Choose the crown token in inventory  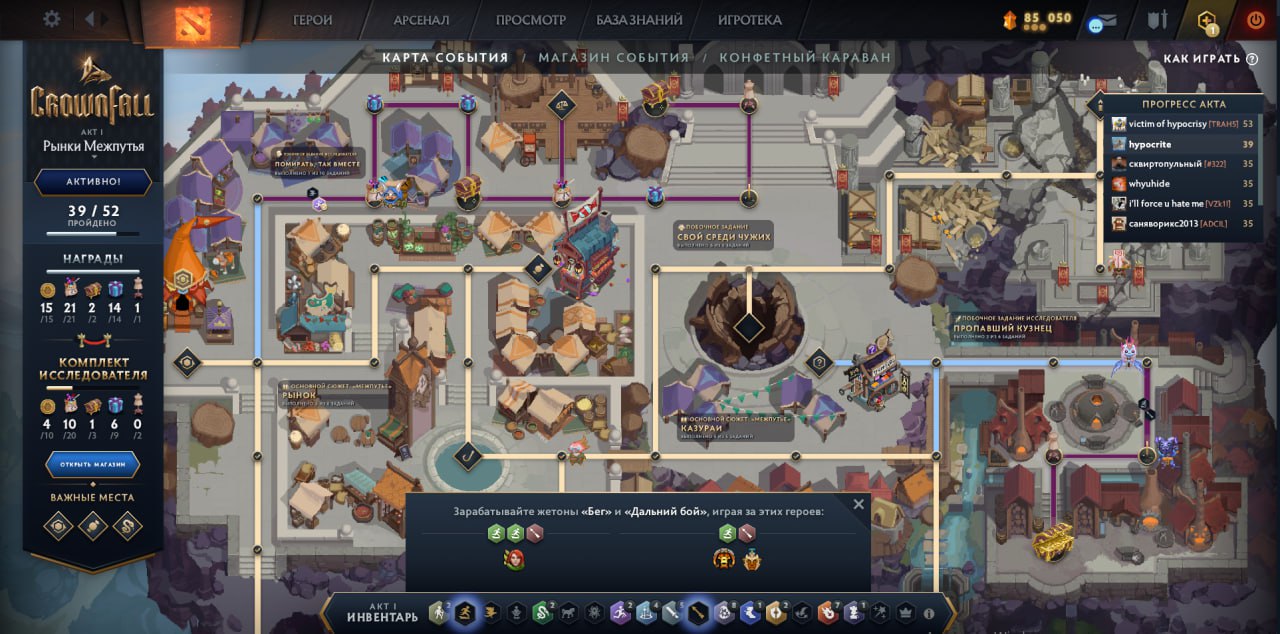point(906,612)
